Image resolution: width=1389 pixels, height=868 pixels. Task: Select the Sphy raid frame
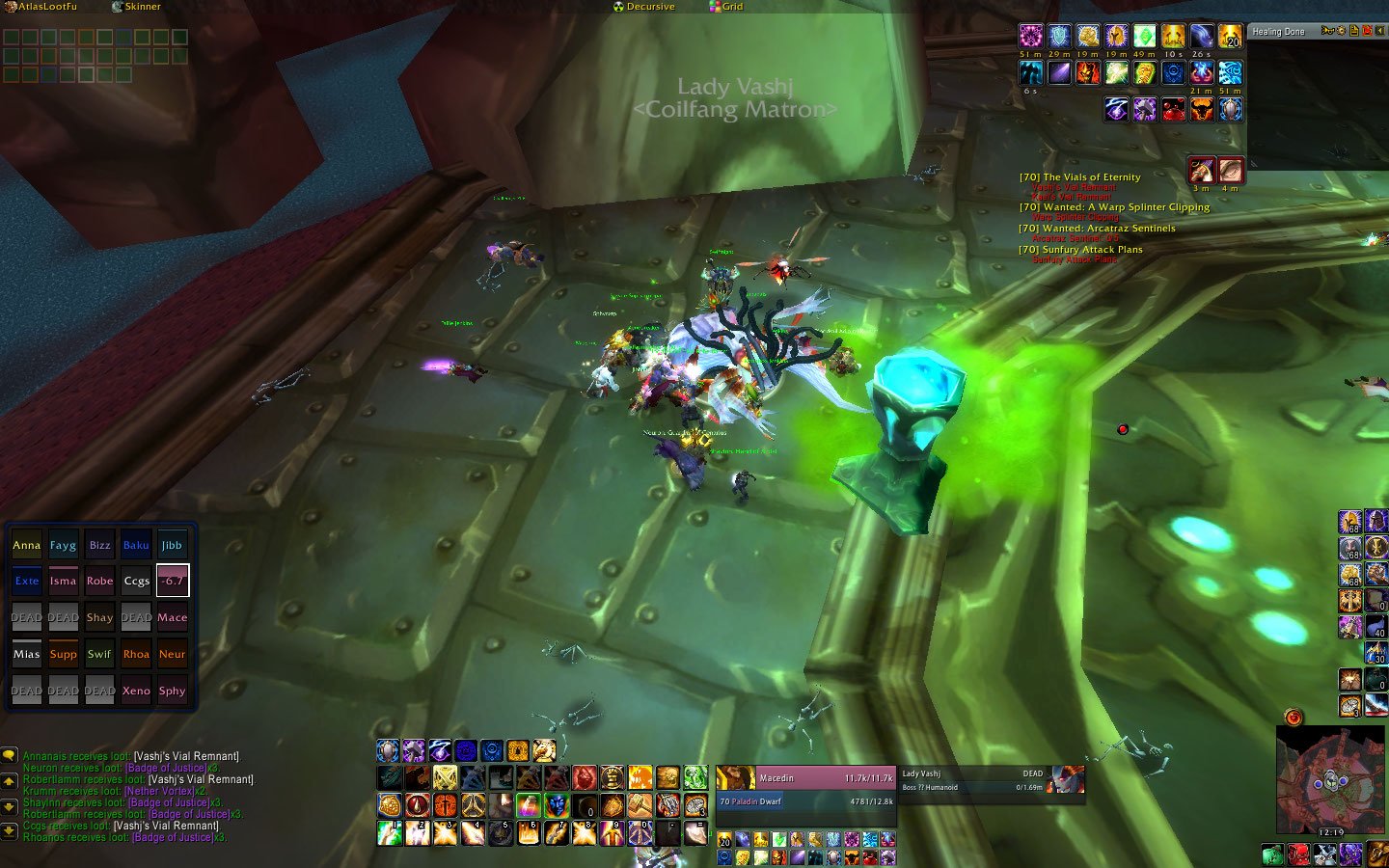[x=173, y=692]
